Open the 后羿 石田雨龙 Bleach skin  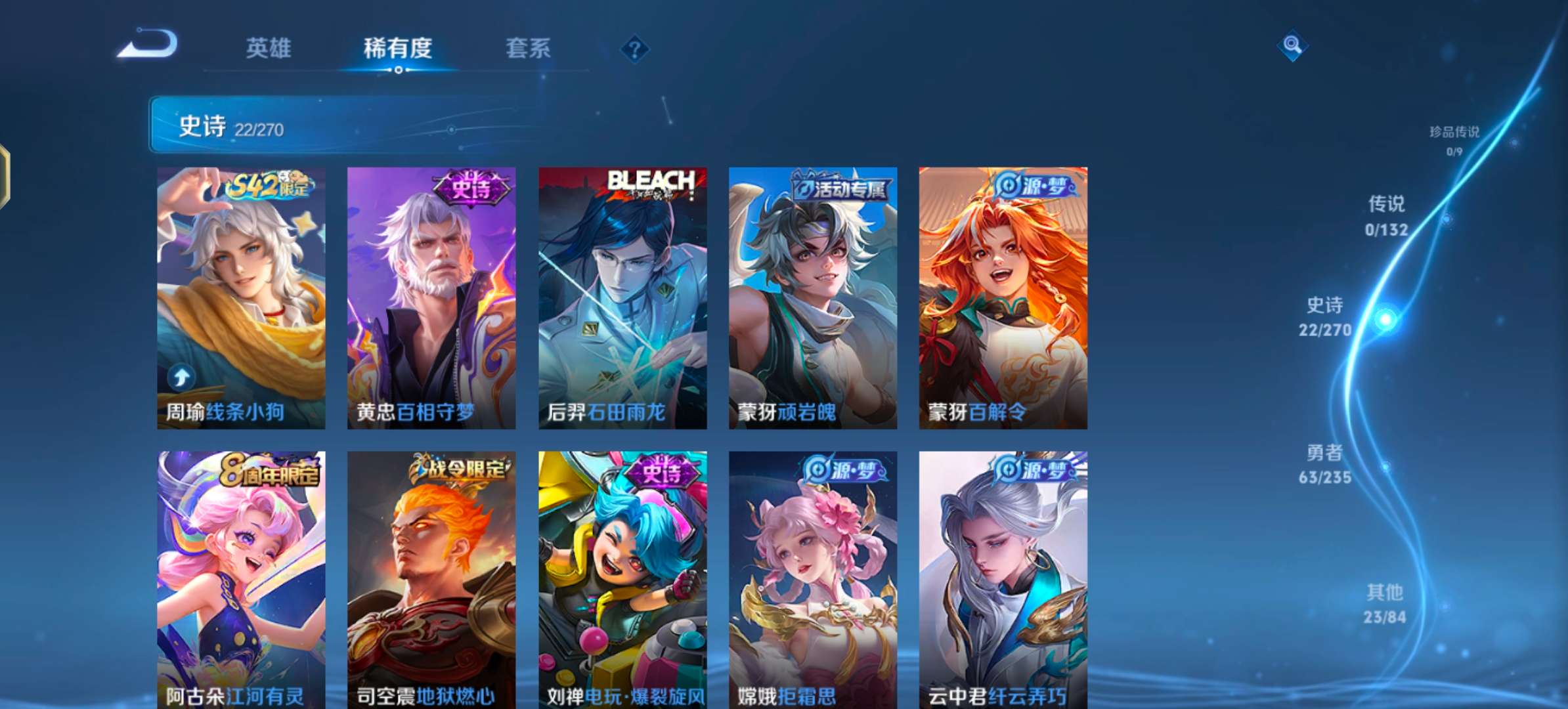click(622, 298)
